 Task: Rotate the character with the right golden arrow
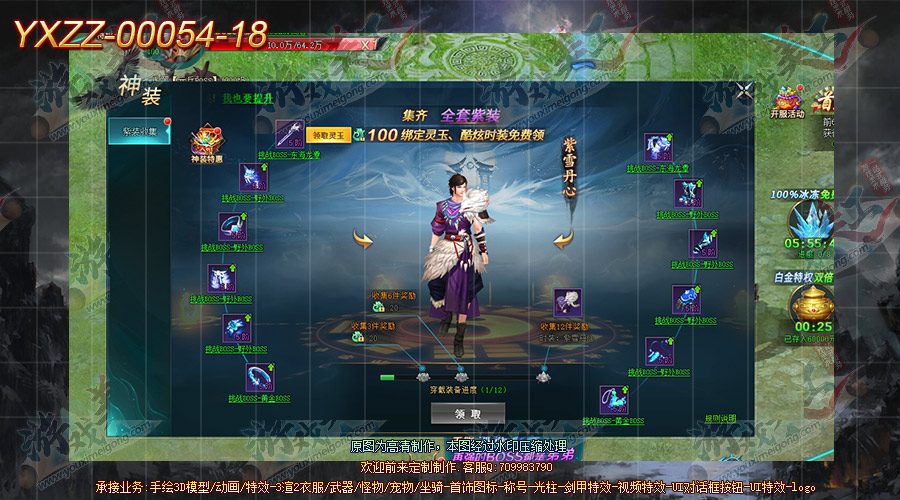pos(564,239)
